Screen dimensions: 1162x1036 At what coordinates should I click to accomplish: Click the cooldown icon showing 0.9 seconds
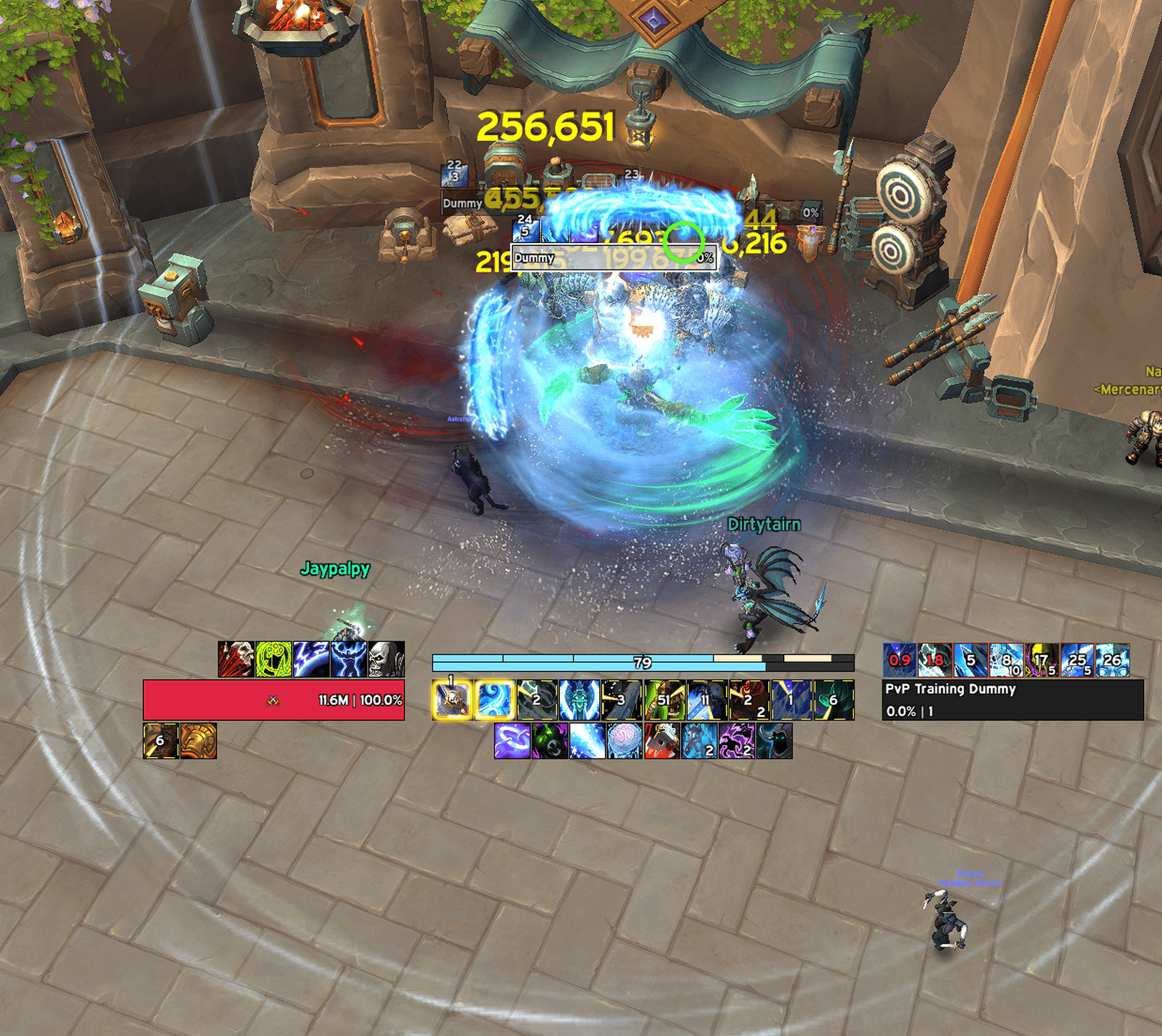(x=899, y=661)
